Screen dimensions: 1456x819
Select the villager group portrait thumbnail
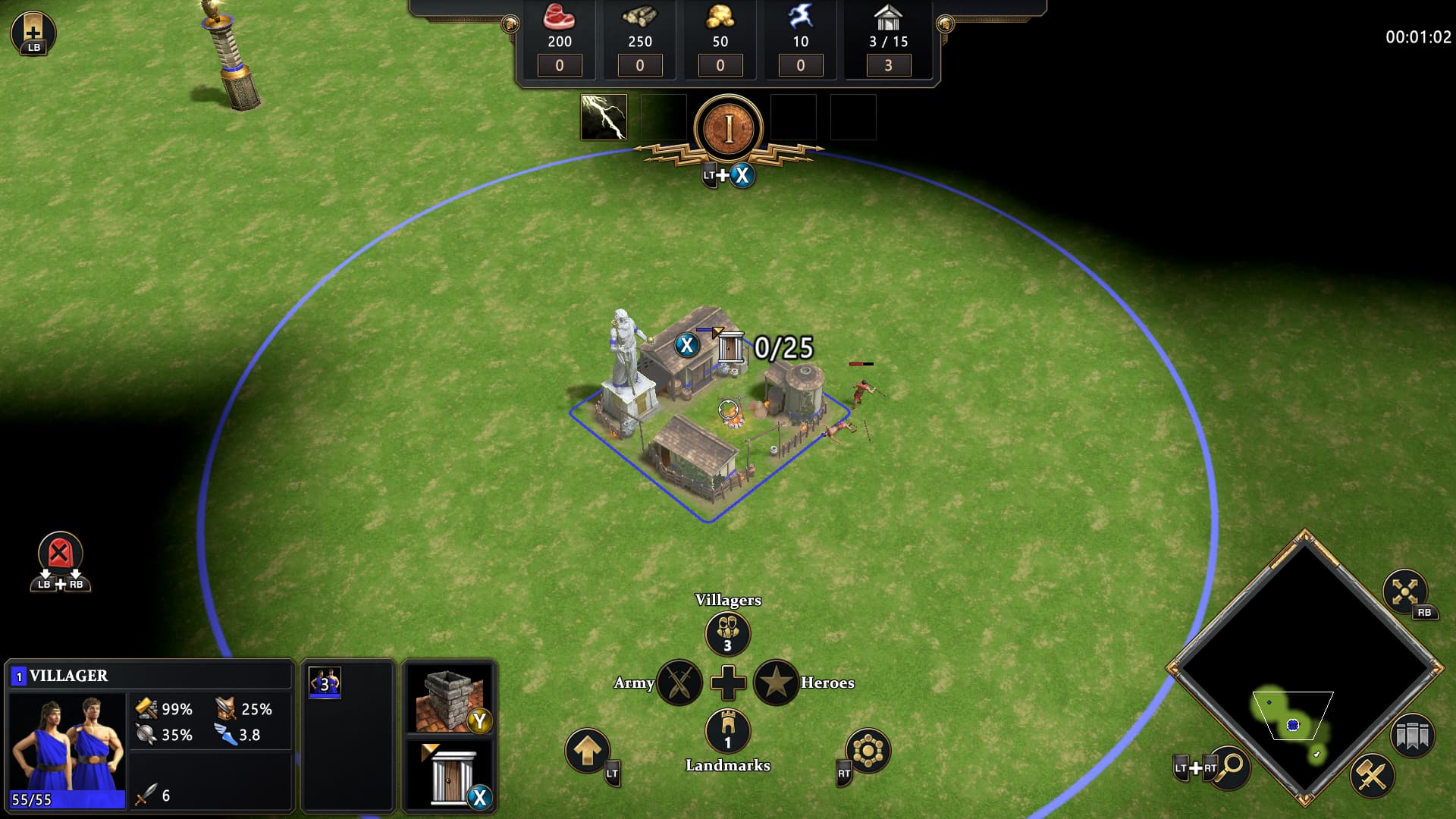(325, 683)
